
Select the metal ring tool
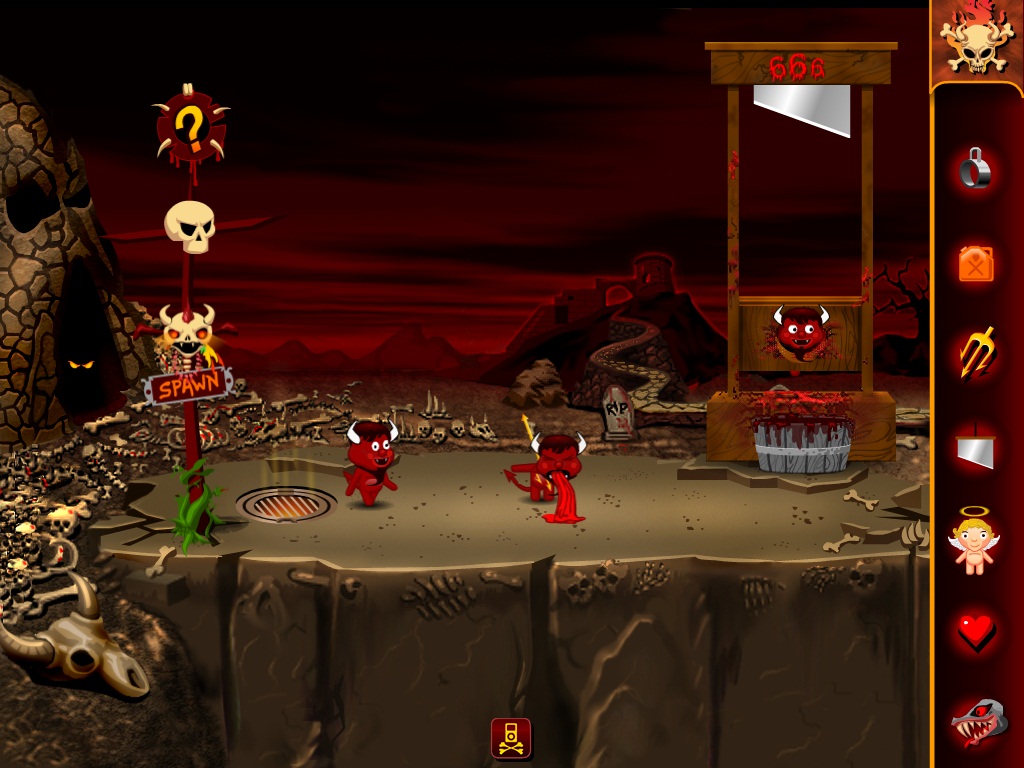pyautogui.click(x=976, y=169)
